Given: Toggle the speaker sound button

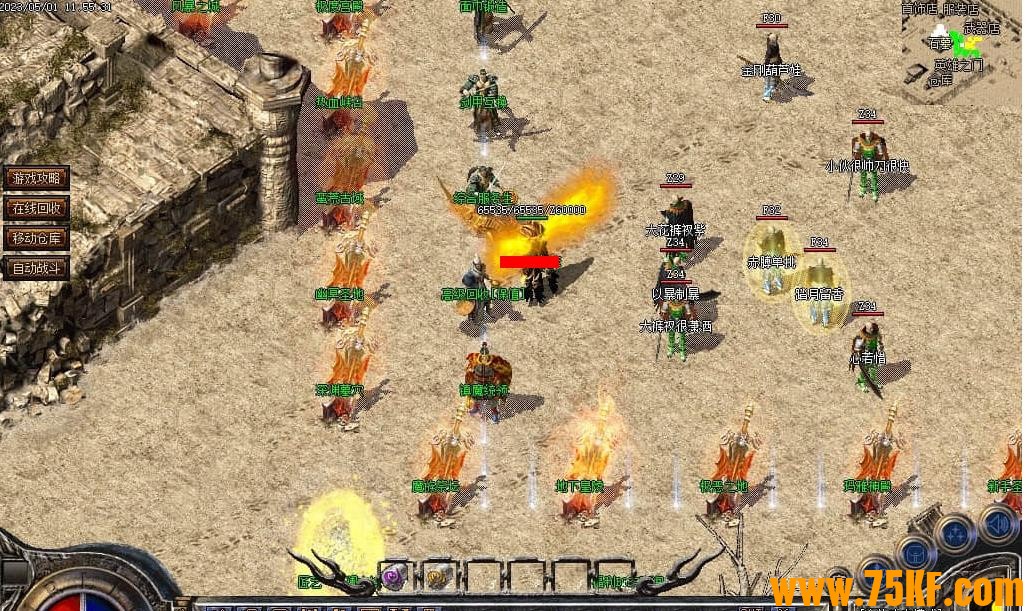Looking at the screenshot, I should pyautogui.click(x=997, y=523).
